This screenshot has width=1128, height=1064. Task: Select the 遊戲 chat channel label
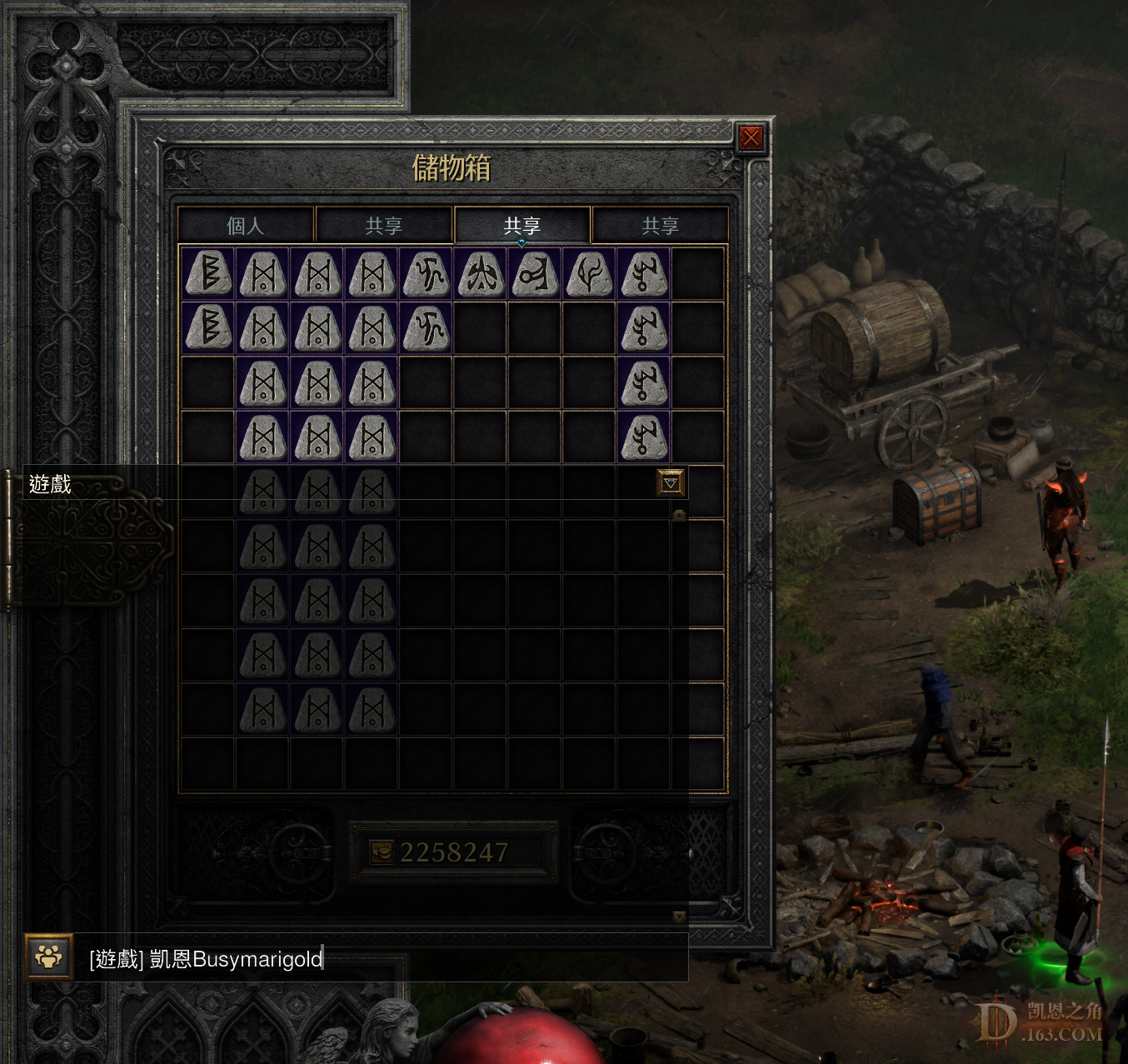pos(50,484)
